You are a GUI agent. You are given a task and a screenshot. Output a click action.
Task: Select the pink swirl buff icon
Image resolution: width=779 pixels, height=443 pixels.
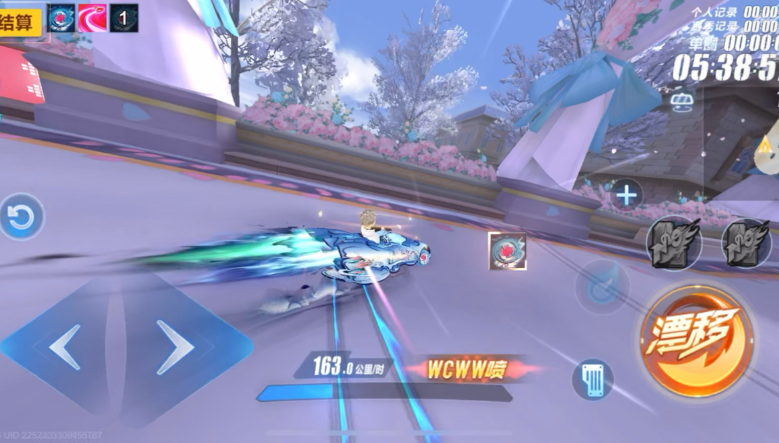(92, 17)
